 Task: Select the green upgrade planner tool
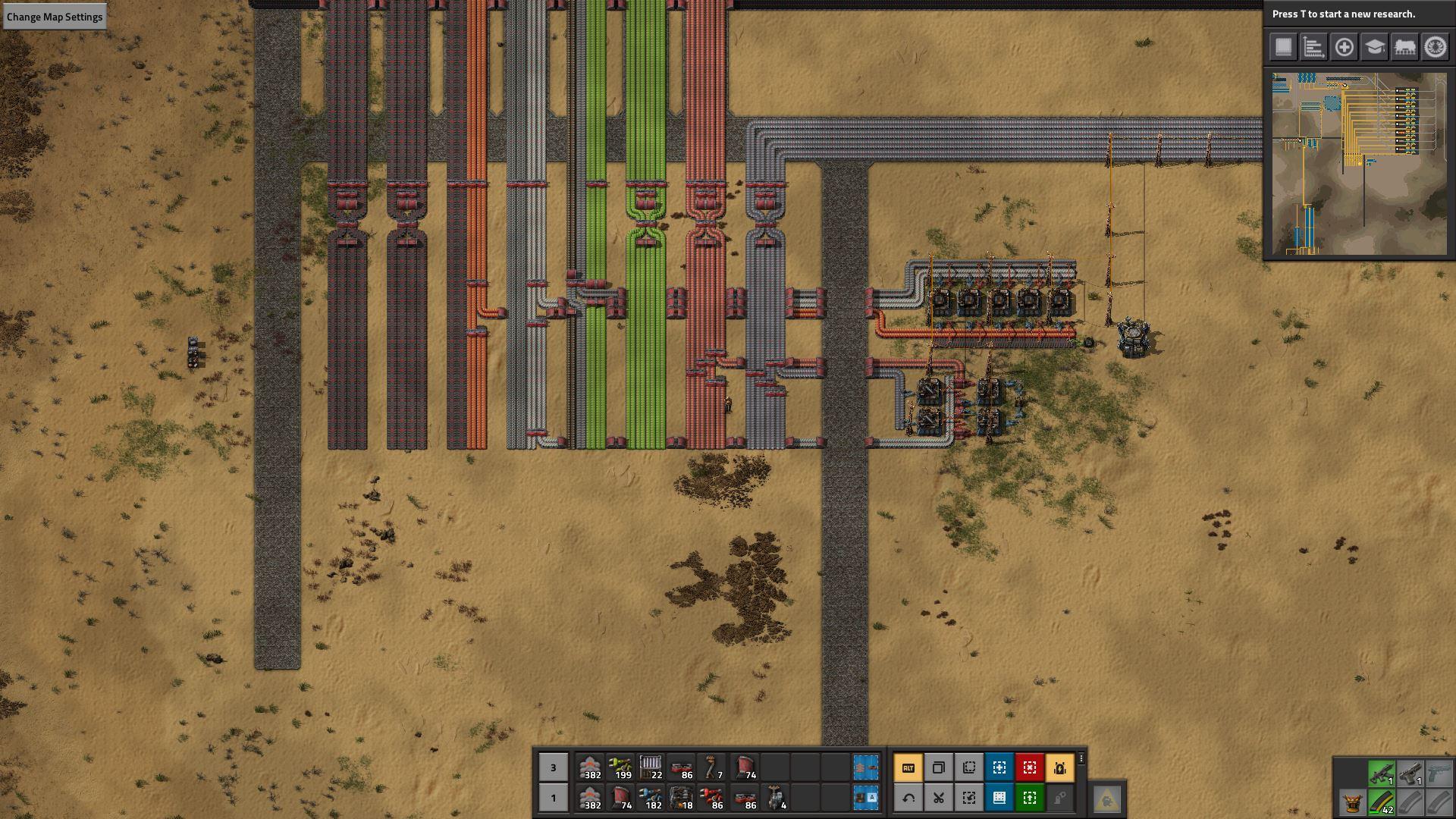[x=1030, y=798]
